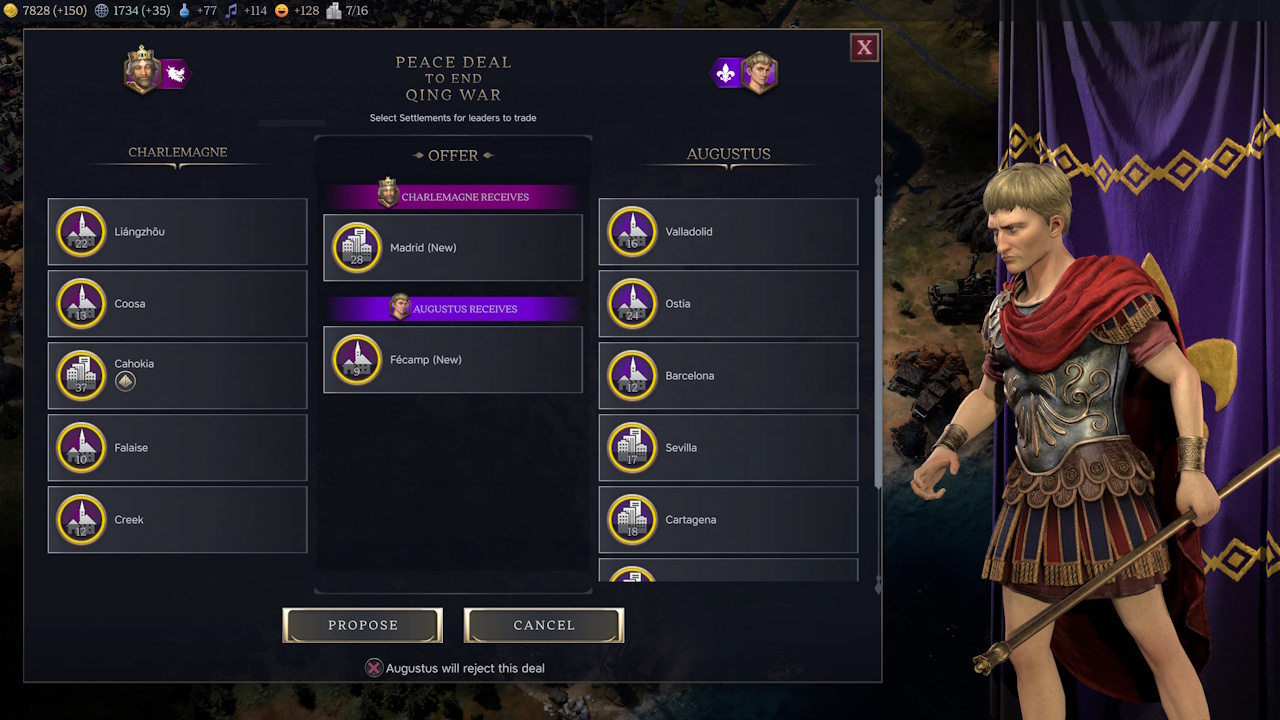Screen dimensions: 1280x720
Task: Remove Madrid (New) from Charlemagne receives
Action: (x=452, y=247)
